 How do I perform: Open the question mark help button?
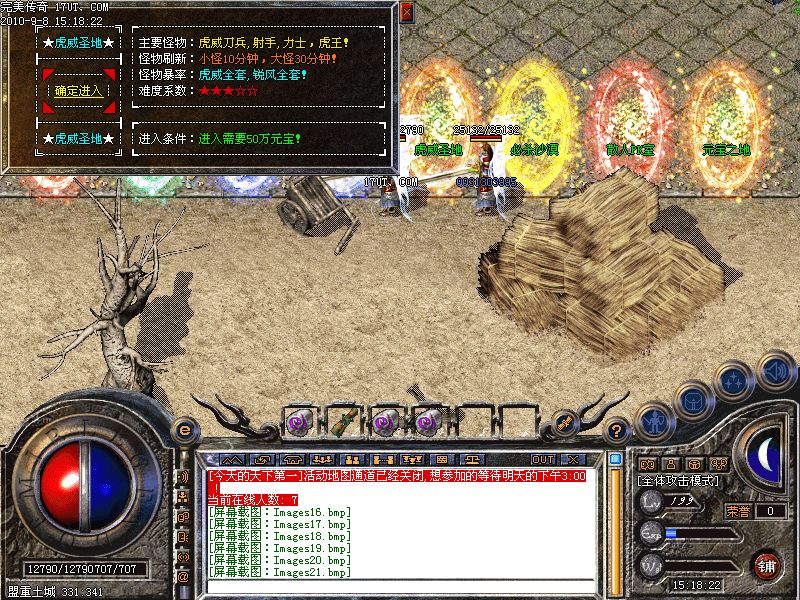(x=618, y=431)
